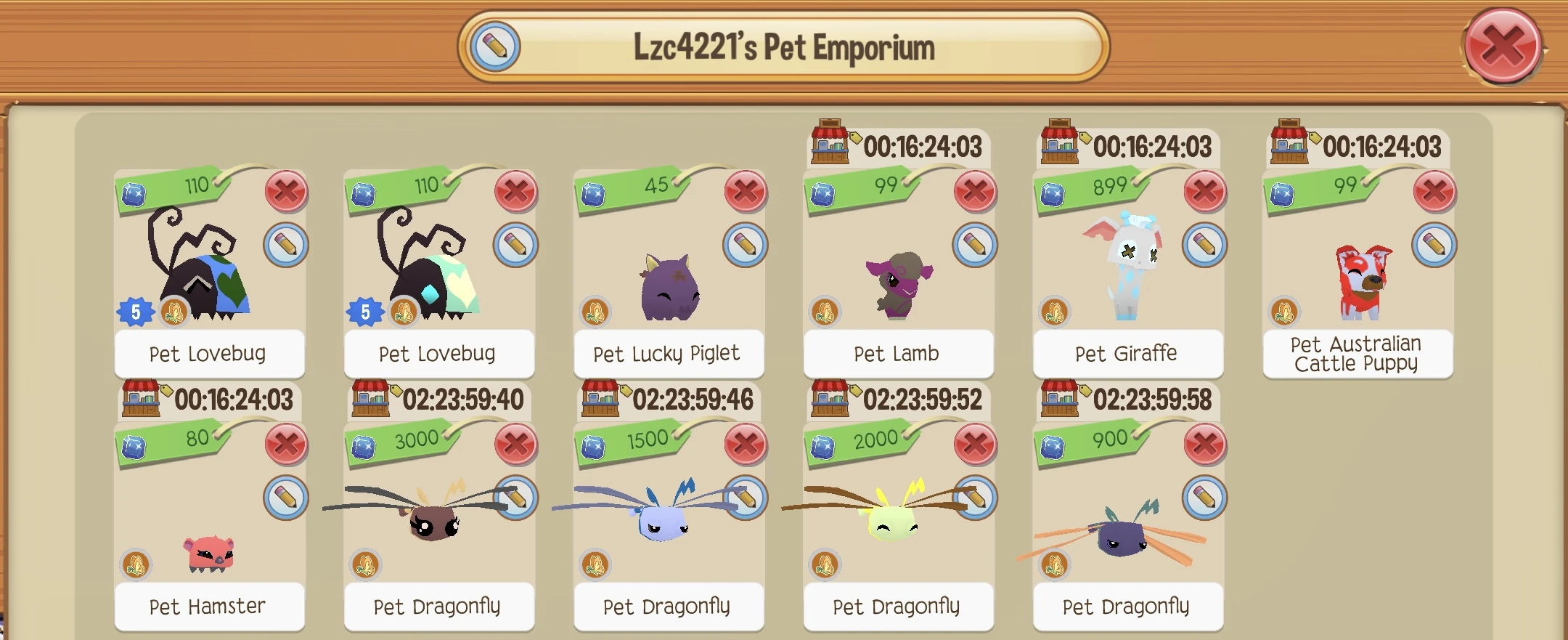
Task: Click the 02:23:59:40 timer above the brown Dragonfly
Action: 465,398
